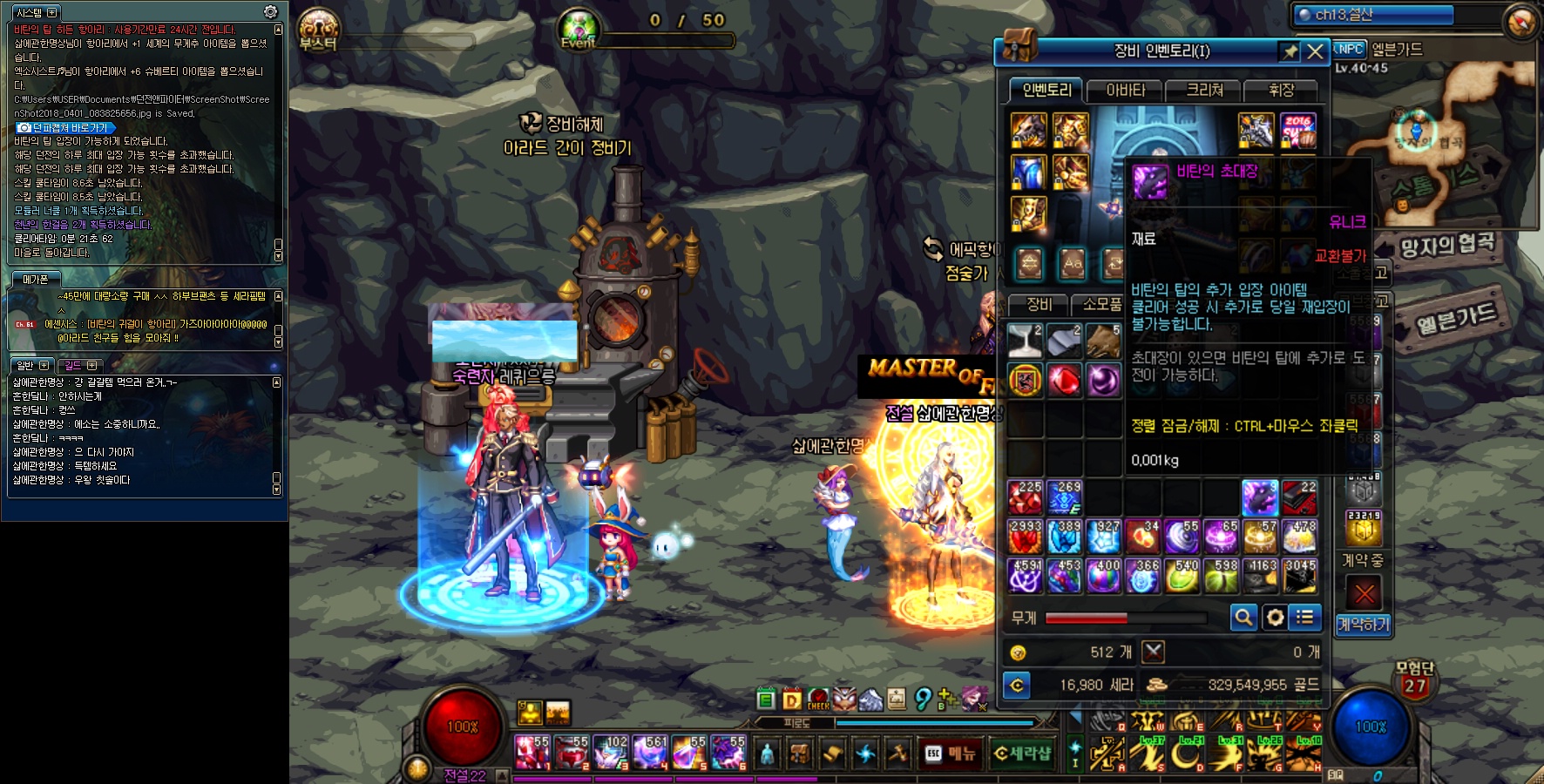The width and height of the screenshot is (1544, 784).
Task: Show the 휘장 (Insignia) tab
Action: point(1281,90)
